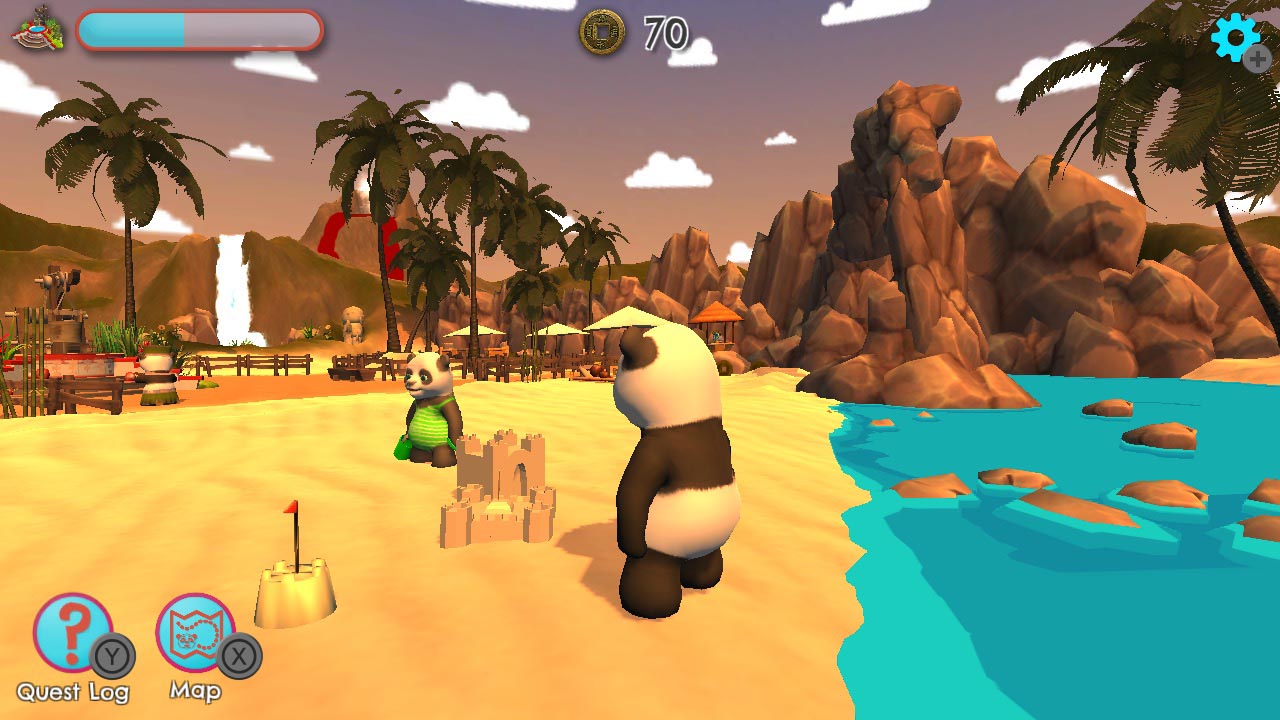Click the orange beach umbrella hut

(716, 320)
